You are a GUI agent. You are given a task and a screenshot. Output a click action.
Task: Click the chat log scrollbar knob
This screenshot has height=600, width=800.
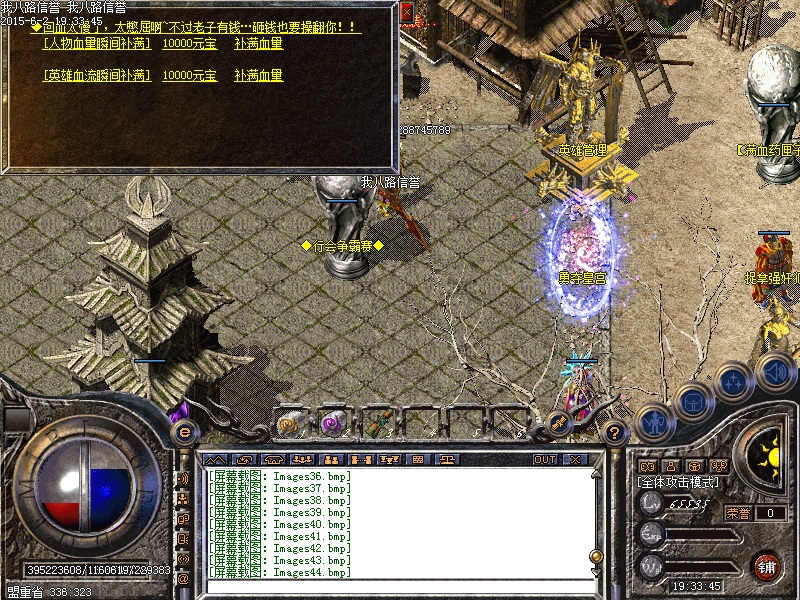[596, 556]
